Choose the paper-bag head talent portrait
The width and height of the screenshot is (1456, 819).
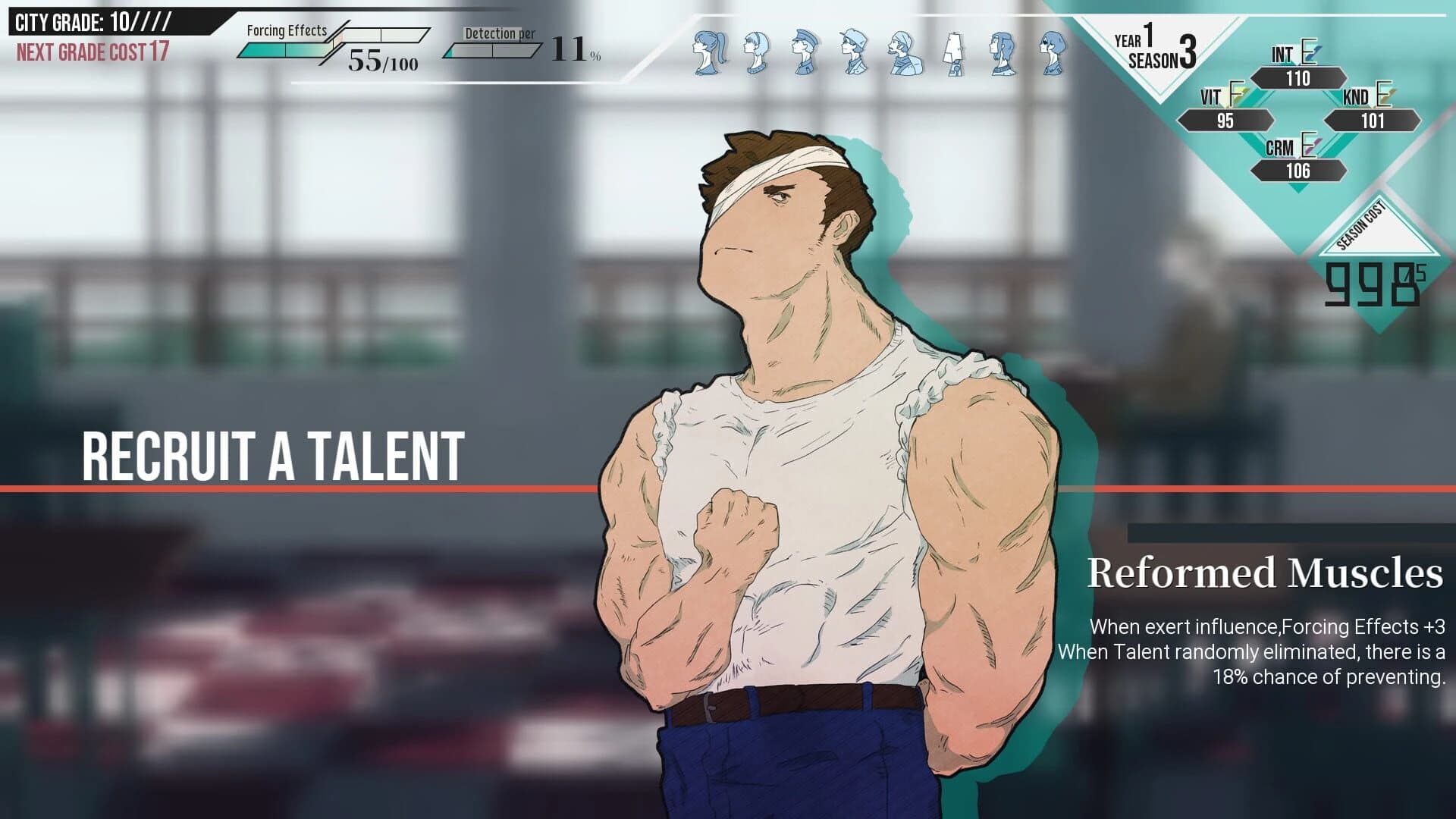tap(954, 53)
